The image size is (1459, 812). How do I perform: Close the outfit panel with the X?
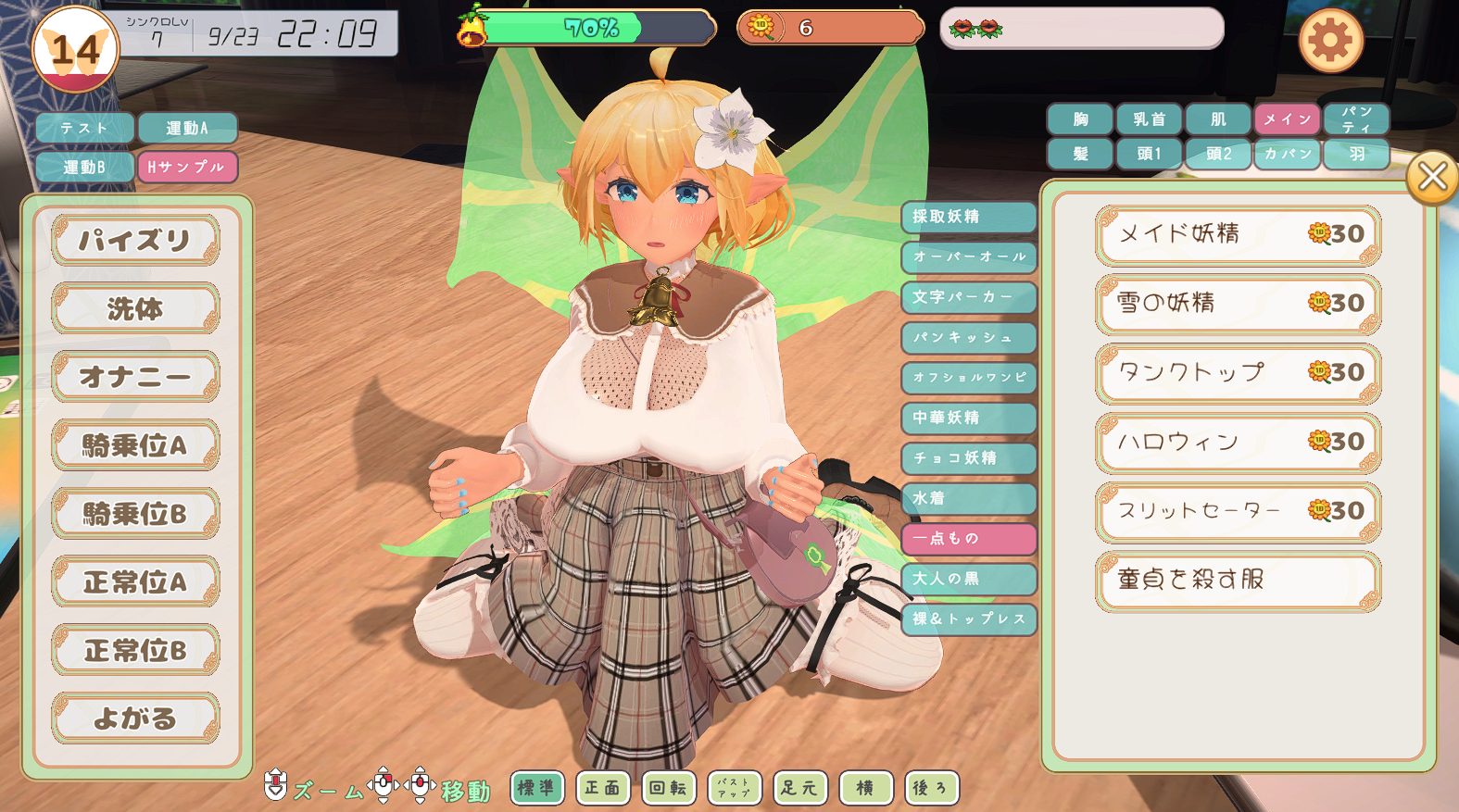1431,176
